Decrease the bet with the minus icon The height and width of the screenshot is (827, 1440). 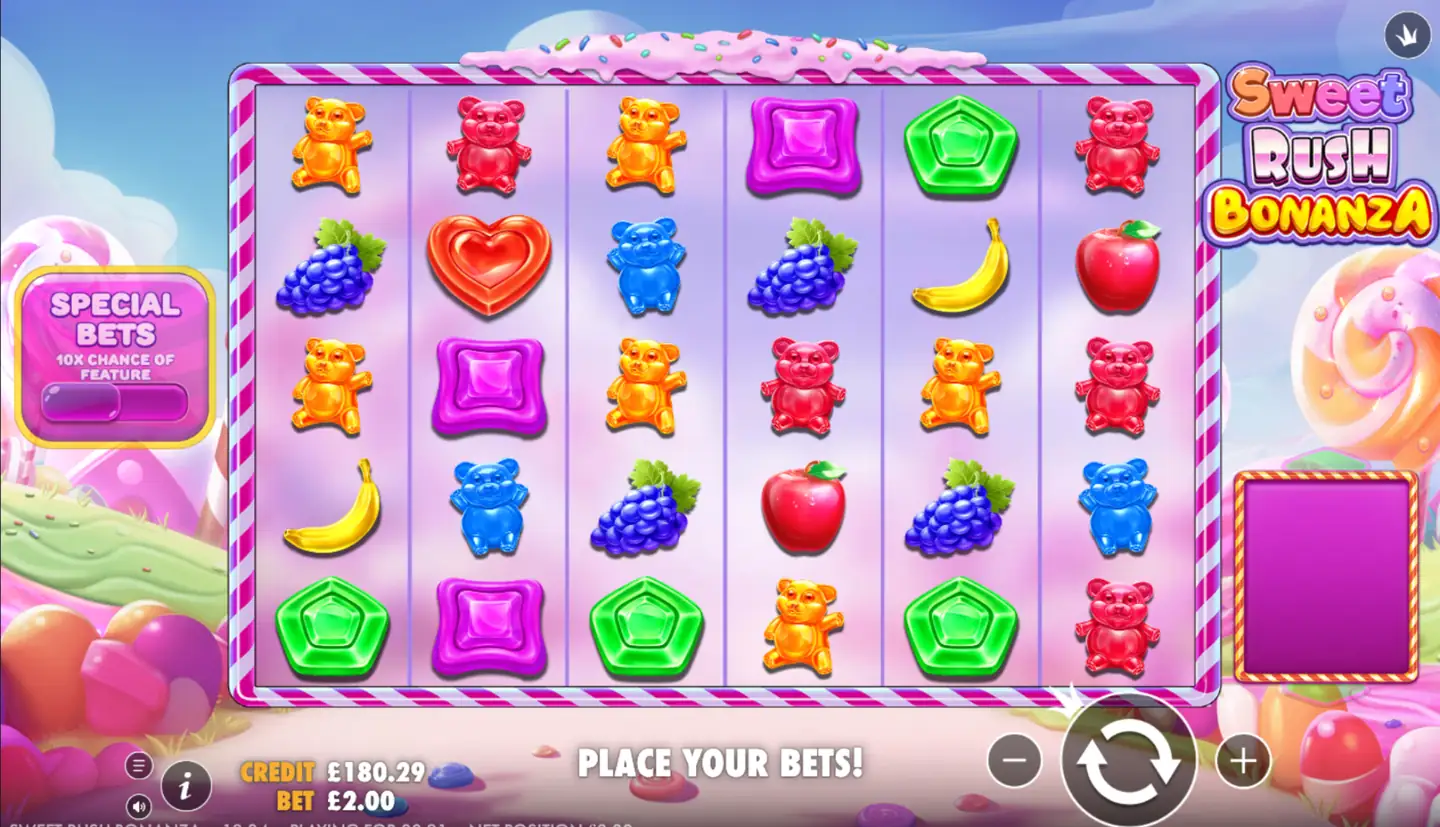tap(1014, 761)
